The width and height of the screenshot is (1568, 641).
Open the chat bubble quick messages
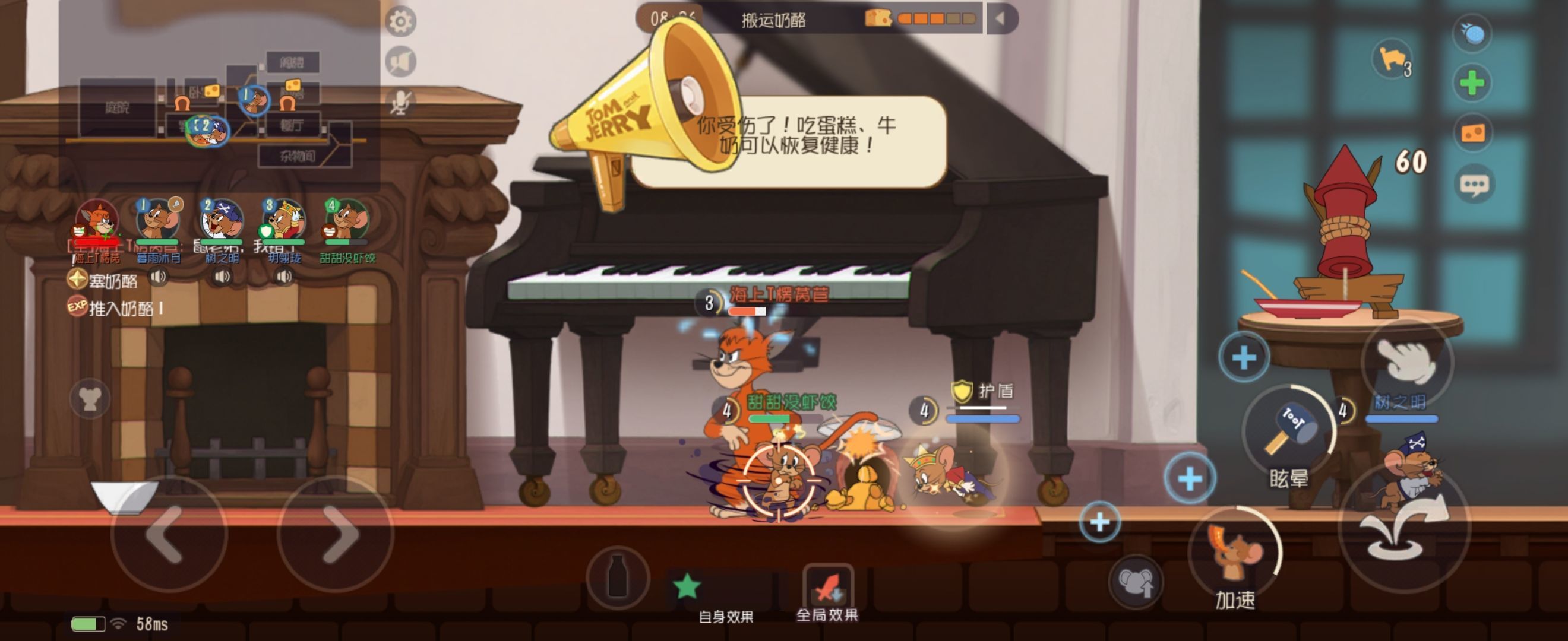[x=1474, y=184]
